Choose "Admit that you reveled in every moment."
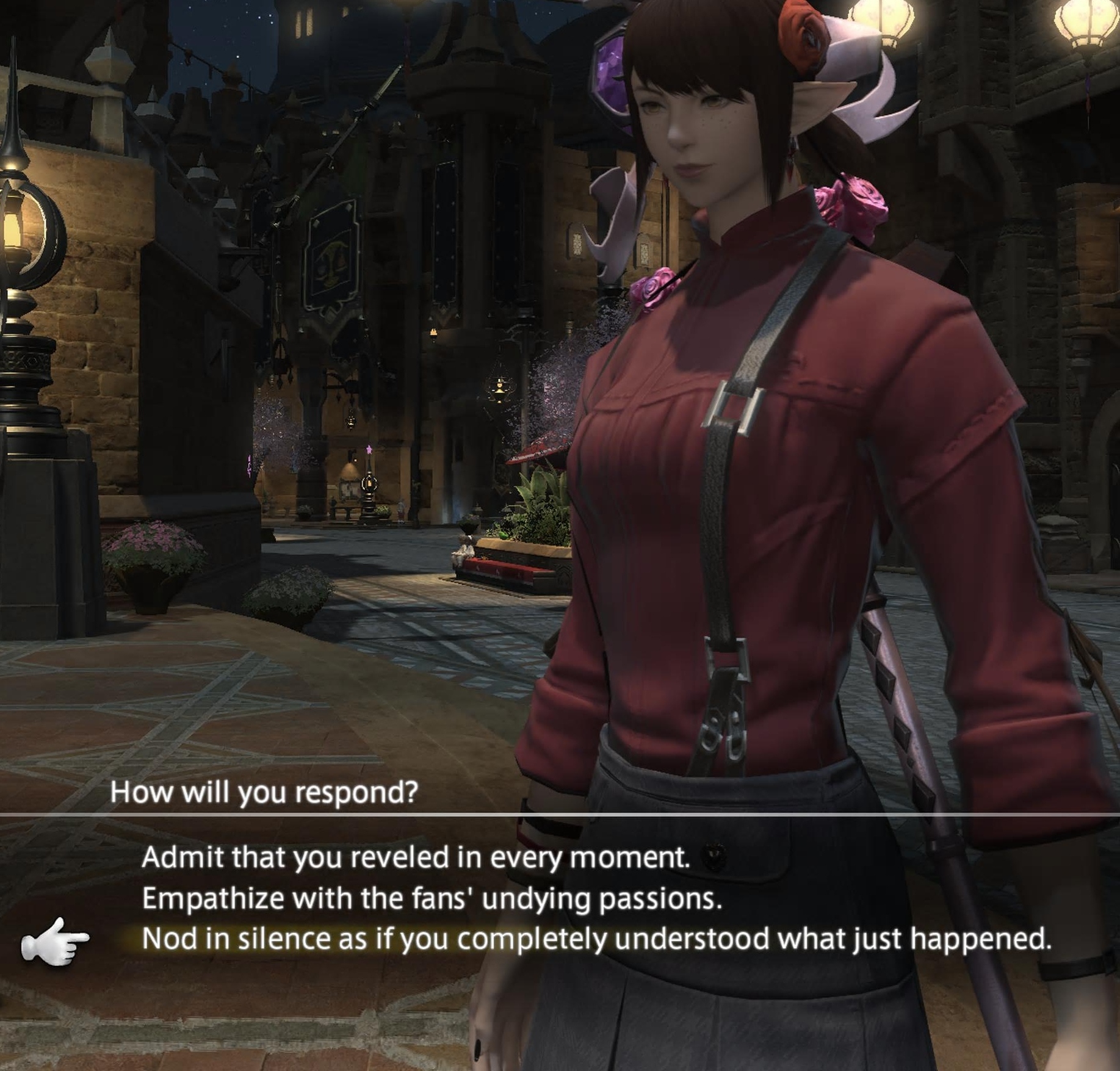Screen dimensions: 1120x1071 (x=416, y=857)
